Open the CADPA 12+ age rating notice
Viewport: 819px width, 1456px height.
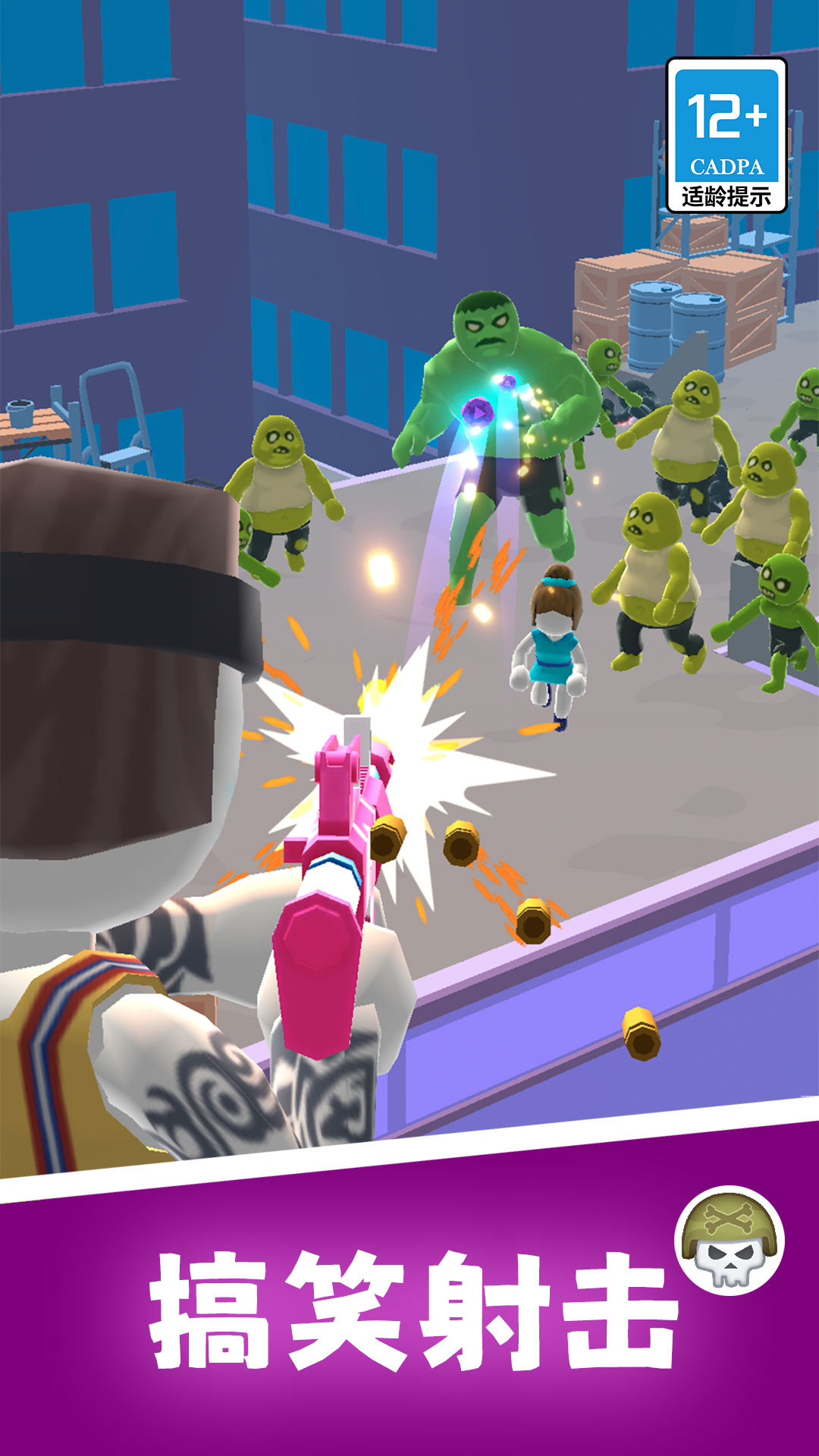point(726,136)
